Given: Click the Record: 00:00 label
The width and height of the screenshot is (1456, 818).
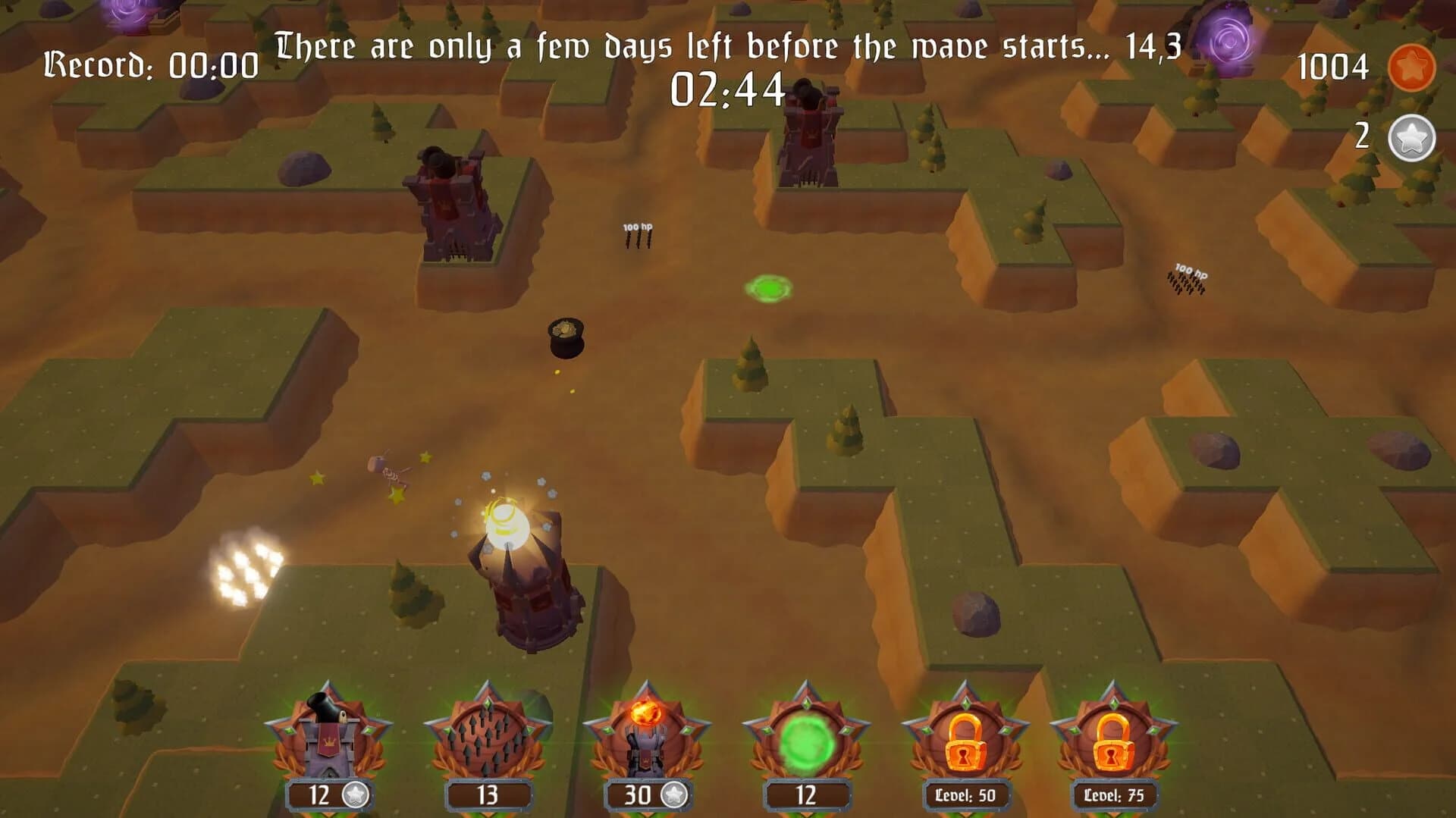Looking at the screenshot, I should 152,64.
